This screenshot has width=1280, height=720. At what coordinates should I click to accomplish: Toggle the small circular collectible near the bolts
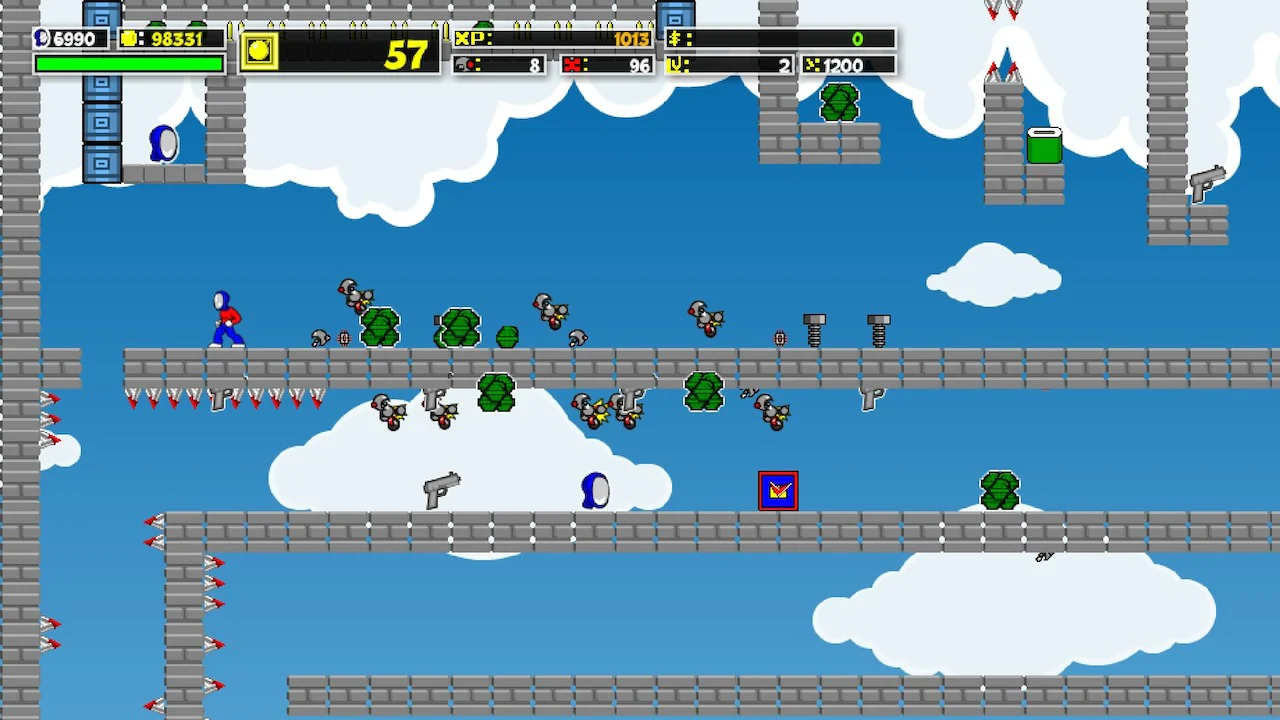[x=779, y=338]
